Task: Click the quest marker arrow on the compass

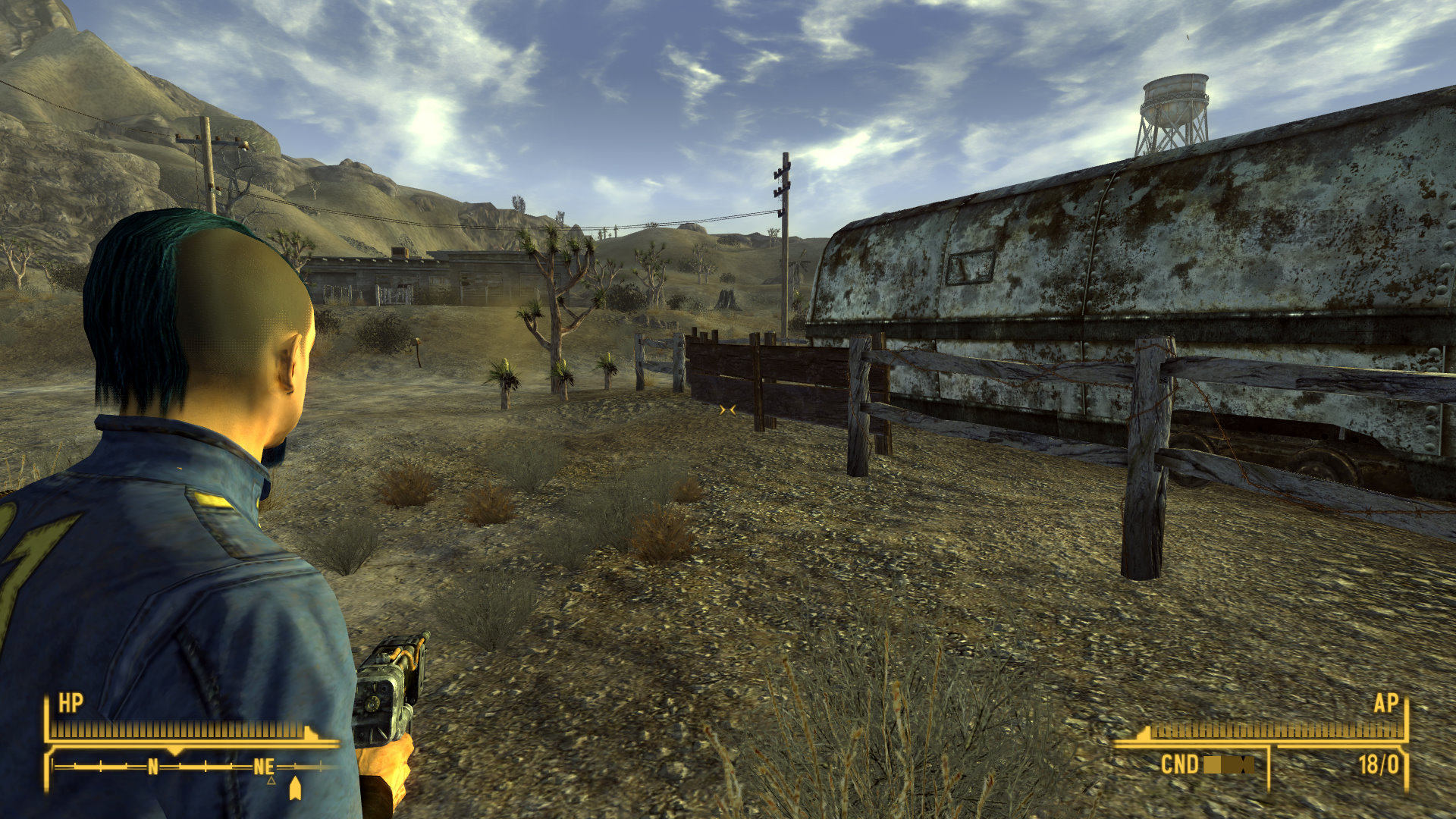Action: coord(295,789)
